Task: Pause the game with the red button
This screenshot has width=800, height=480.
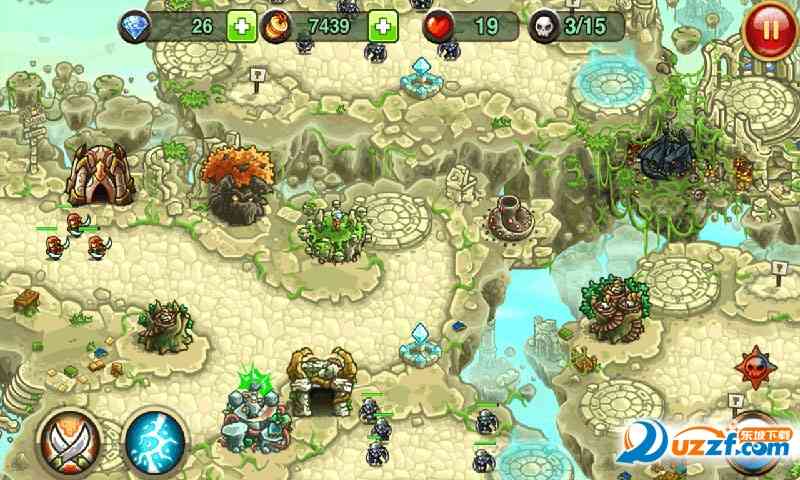Action: tap(769, 27)
